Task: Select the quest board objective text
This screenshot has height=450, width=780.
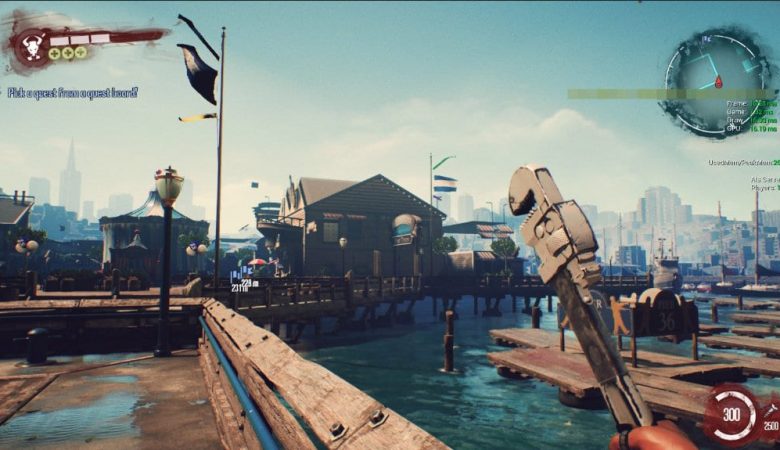Action: click(72, 93)
